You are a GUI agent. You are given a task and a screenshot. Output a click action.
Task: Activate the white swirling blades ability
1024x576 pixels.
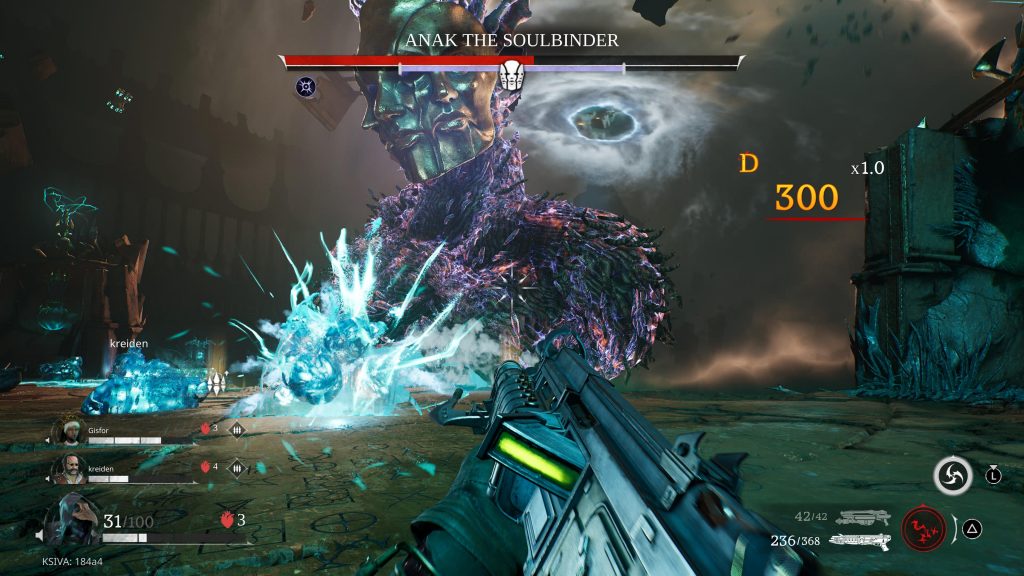pos(952,476)
